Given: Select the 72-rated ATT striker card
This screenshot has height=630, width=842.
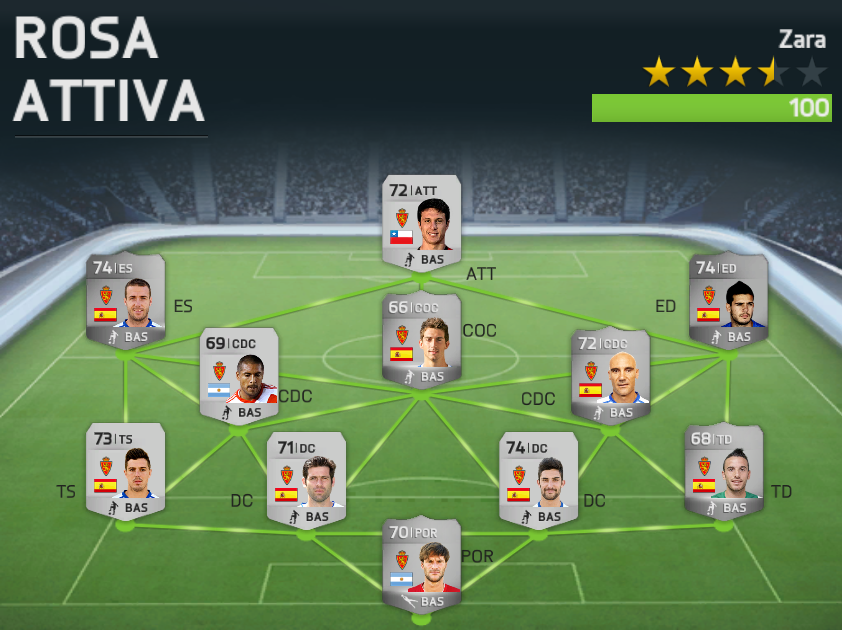Looking at the screenshot, I should [421, 222].
